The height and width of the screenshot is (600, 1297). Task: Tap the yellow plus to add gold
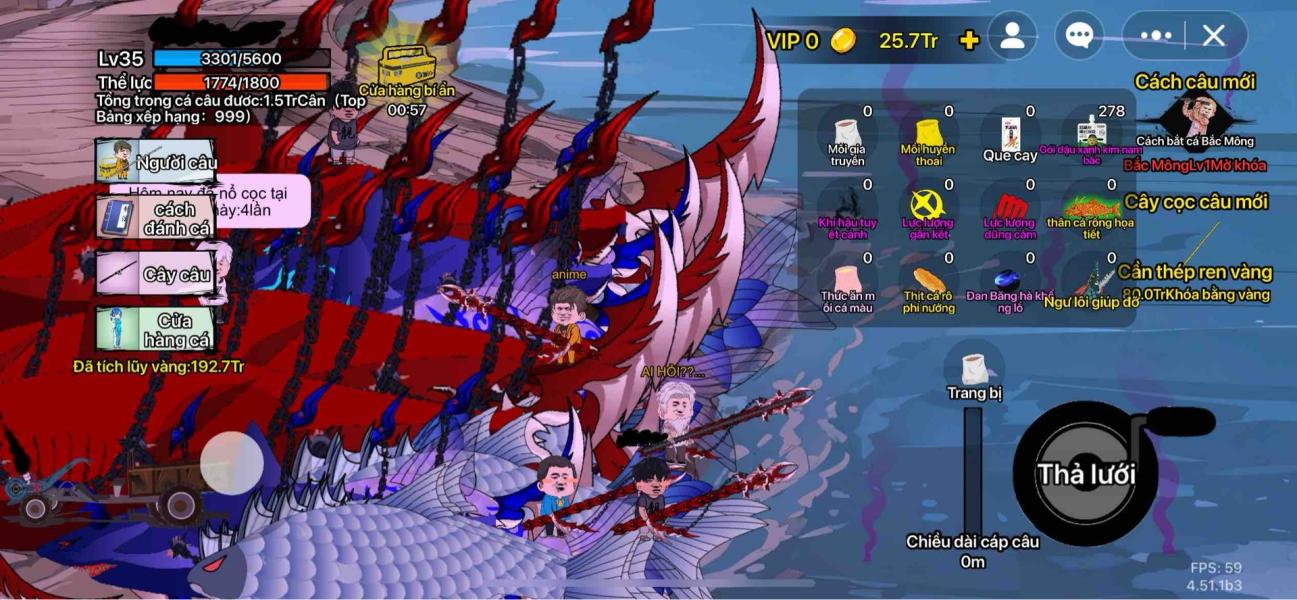tap(968, 40)
